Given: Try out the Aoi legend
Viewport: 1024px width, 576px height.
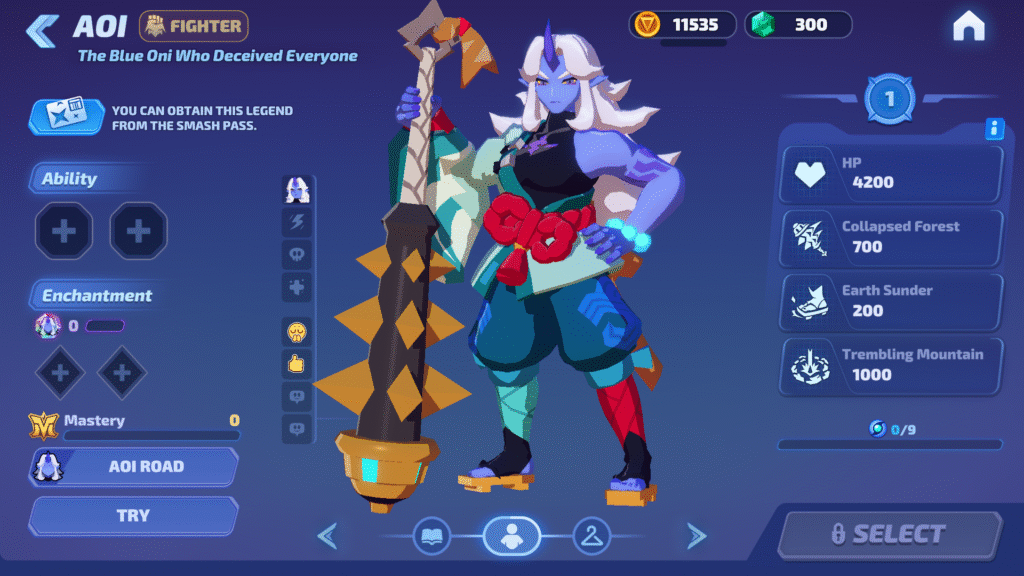Looking at the screenshot, I should pyautogui.click(x=134, y=516).
